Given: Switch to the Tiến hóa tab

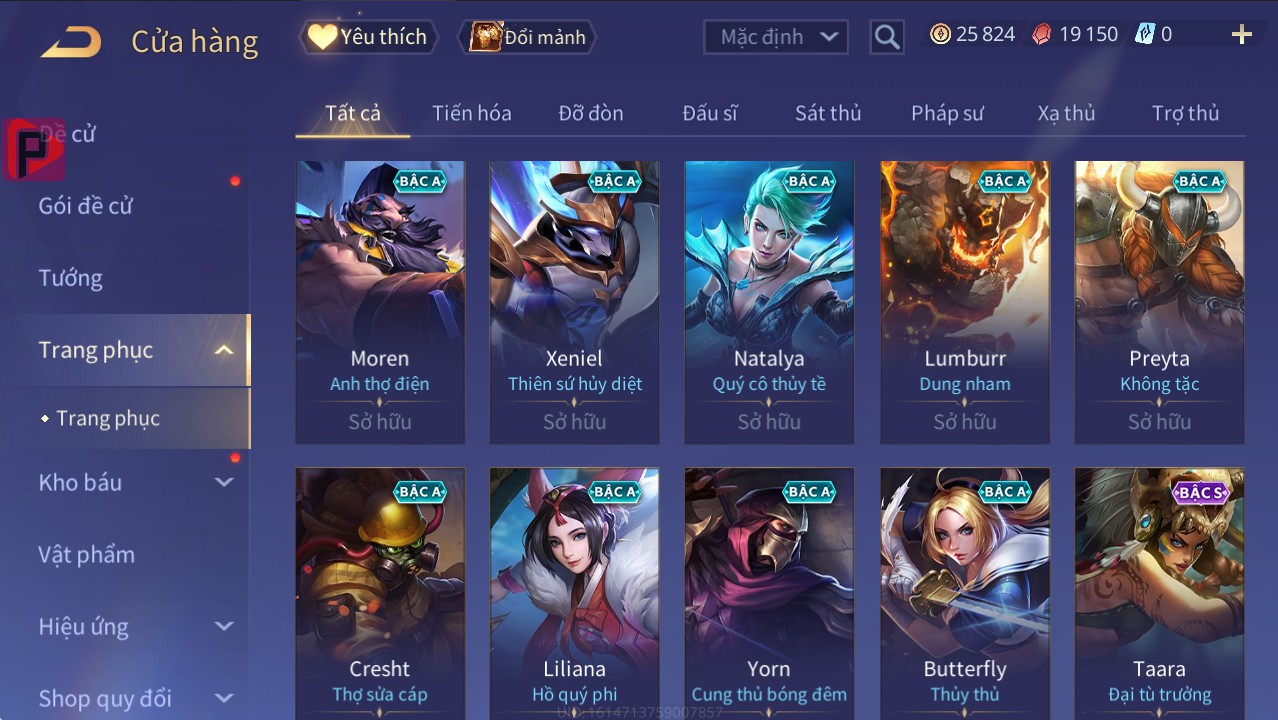Looking at the screenshot, I should coord(471,113).
